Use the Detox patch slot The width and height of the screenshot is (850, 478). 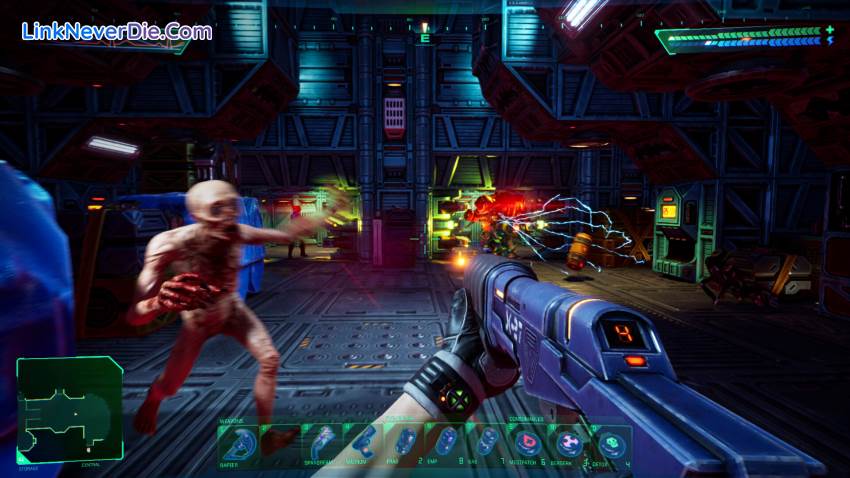[x=611, y=443]
